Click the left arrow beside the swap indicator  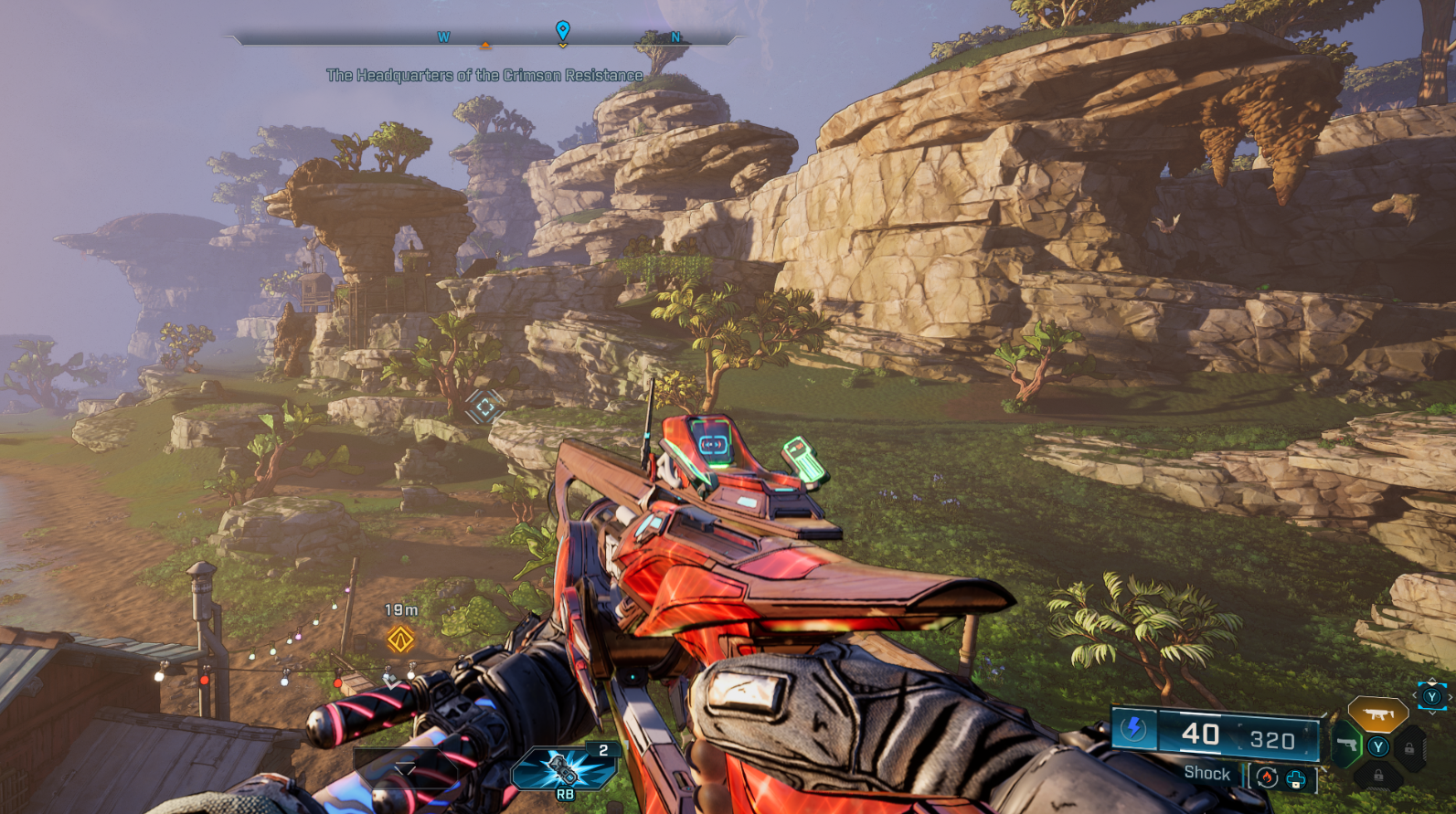(1414, 697)
